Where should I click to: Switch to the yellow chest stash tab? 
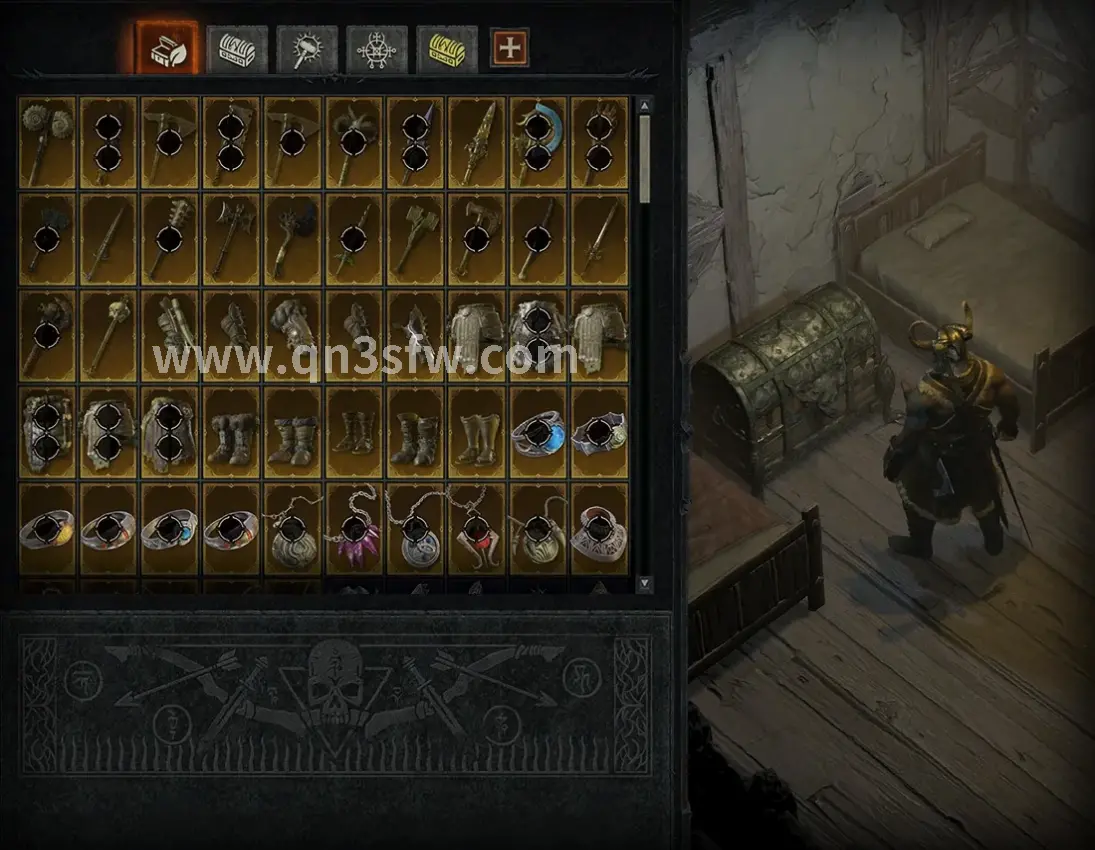pyautogui.click(x=447, y=47)
